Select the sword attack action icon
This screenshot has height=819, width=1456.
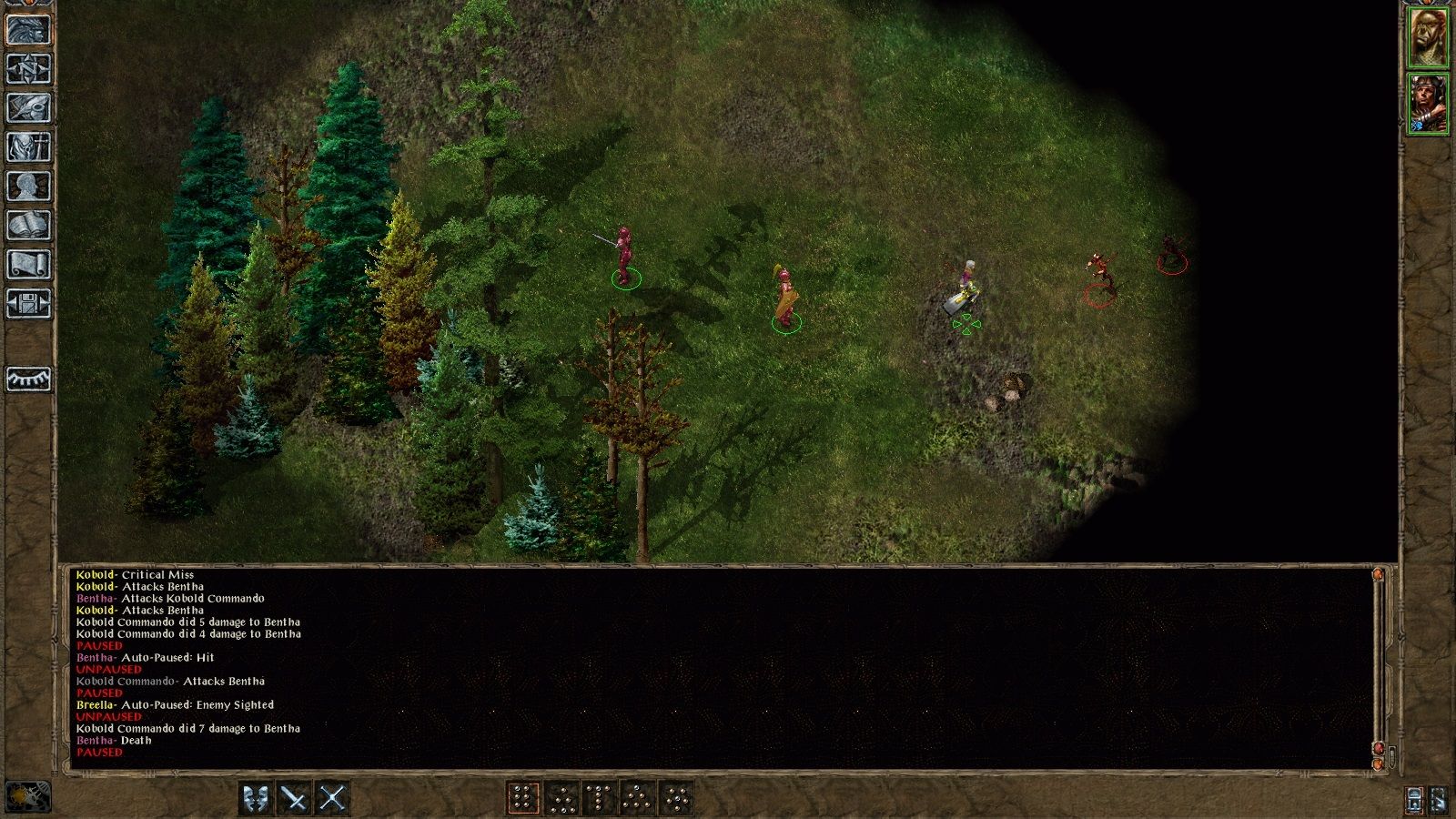click(292, 796)
